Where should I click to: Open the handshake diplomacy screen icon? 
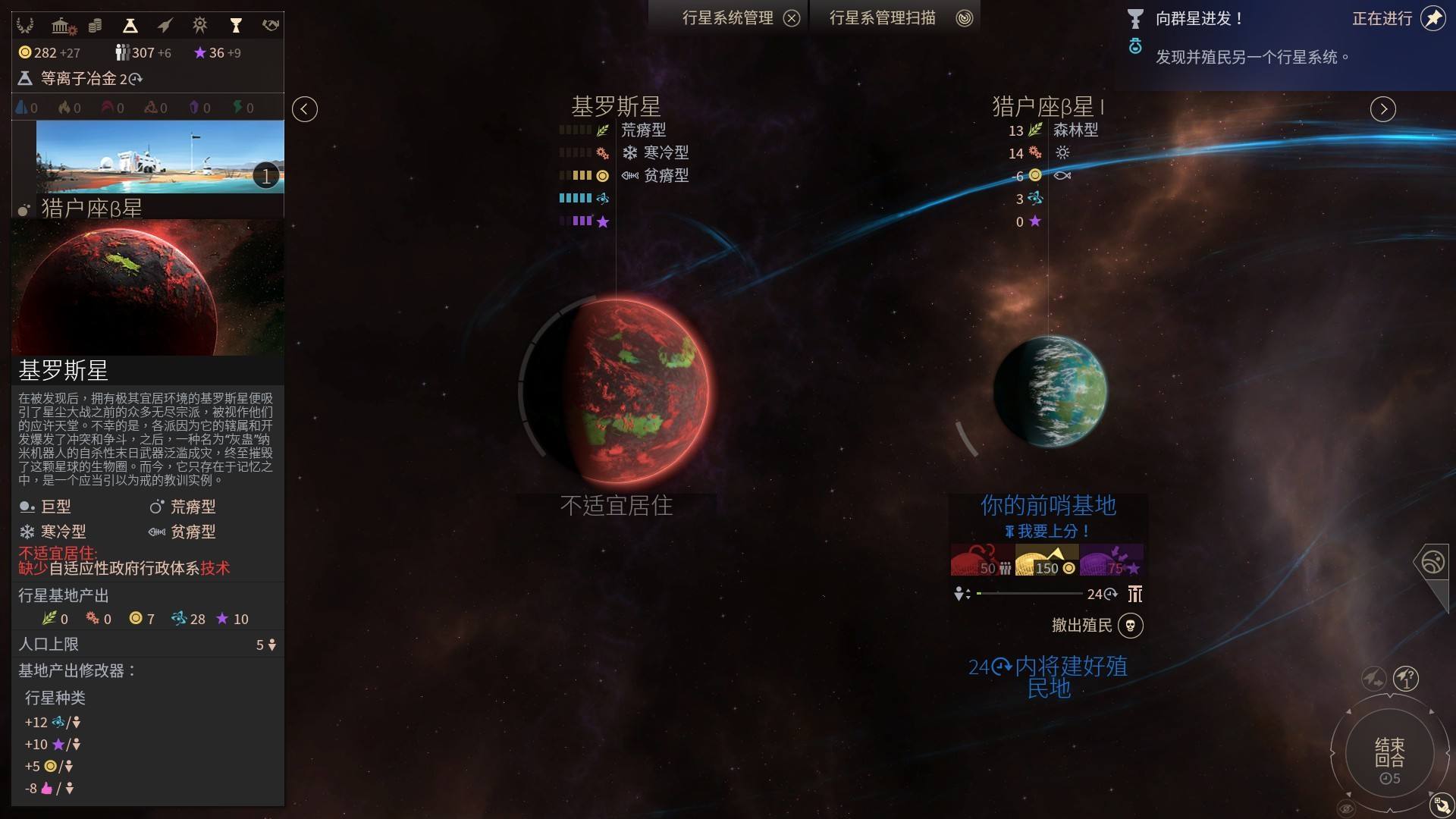[x=271, y=26]
